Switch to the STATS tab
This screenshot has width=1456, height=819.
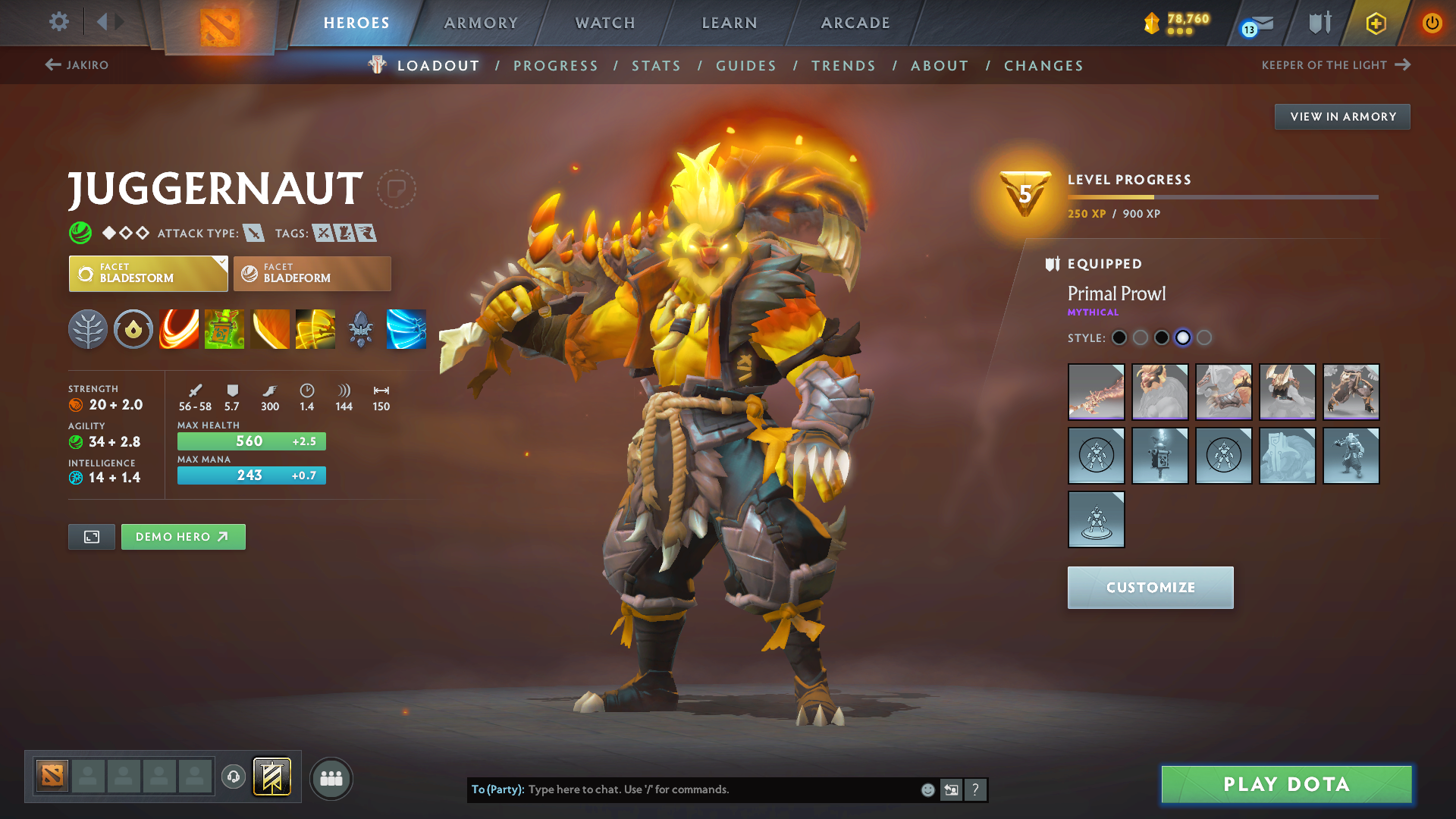pos(656,65)
